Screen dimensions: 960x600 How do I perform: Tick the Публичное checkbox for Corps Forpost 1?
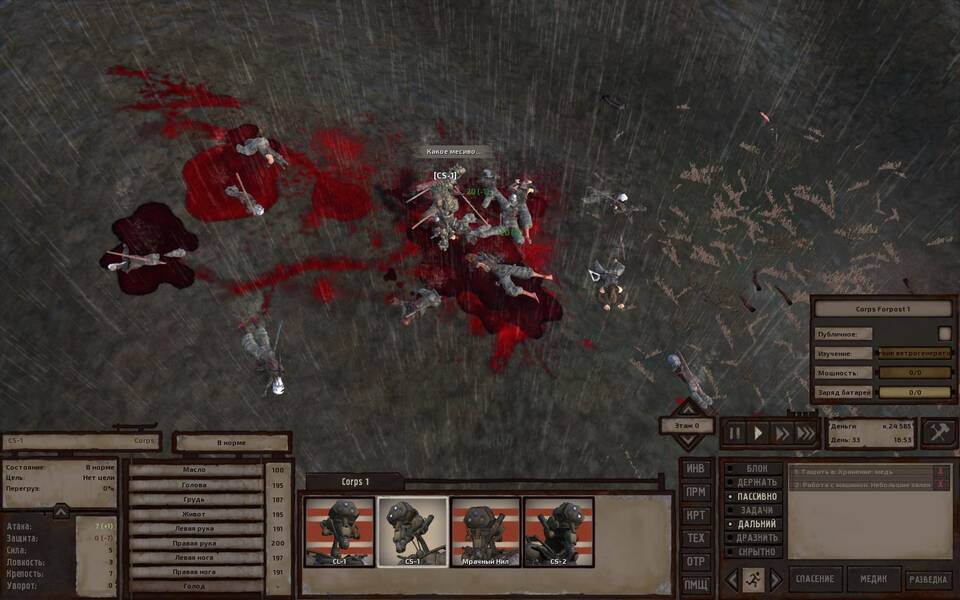pyautogui.click(x=944, y=334)
